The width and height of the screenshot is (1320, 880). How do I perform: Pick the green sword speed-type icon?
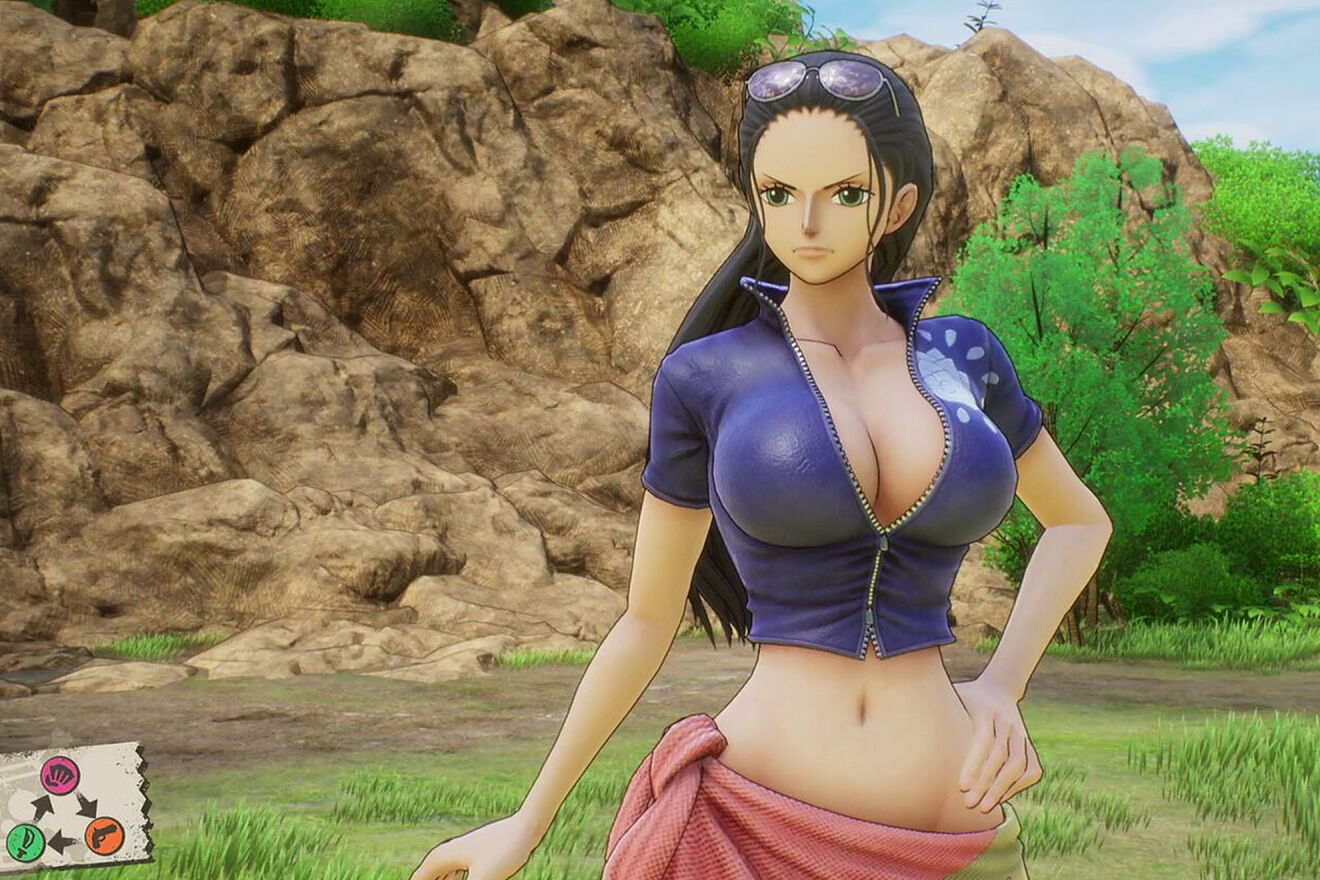click(x=24, y=841)
